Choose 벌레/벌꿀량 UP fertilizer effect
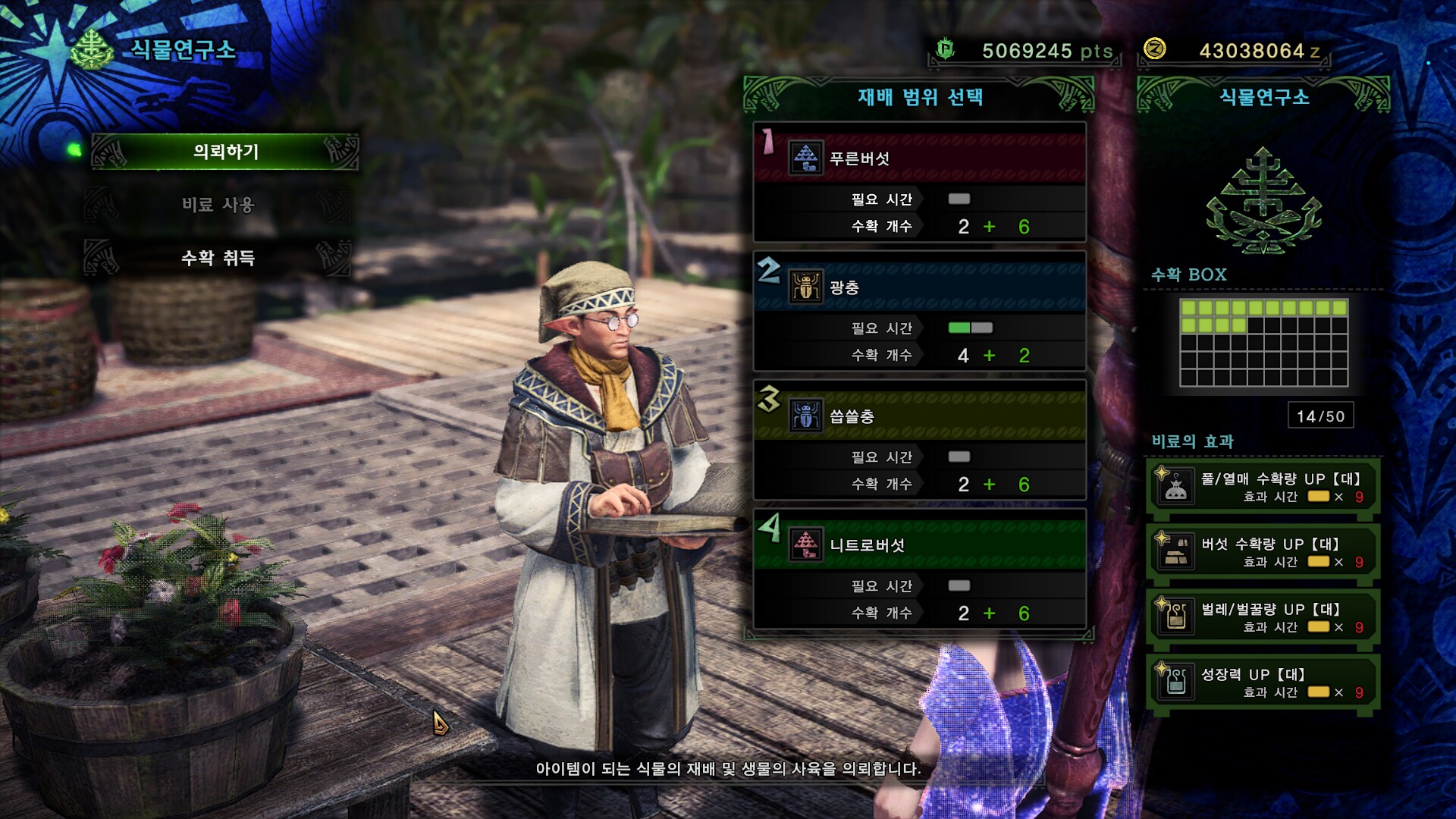 [x=1263, y=618]
